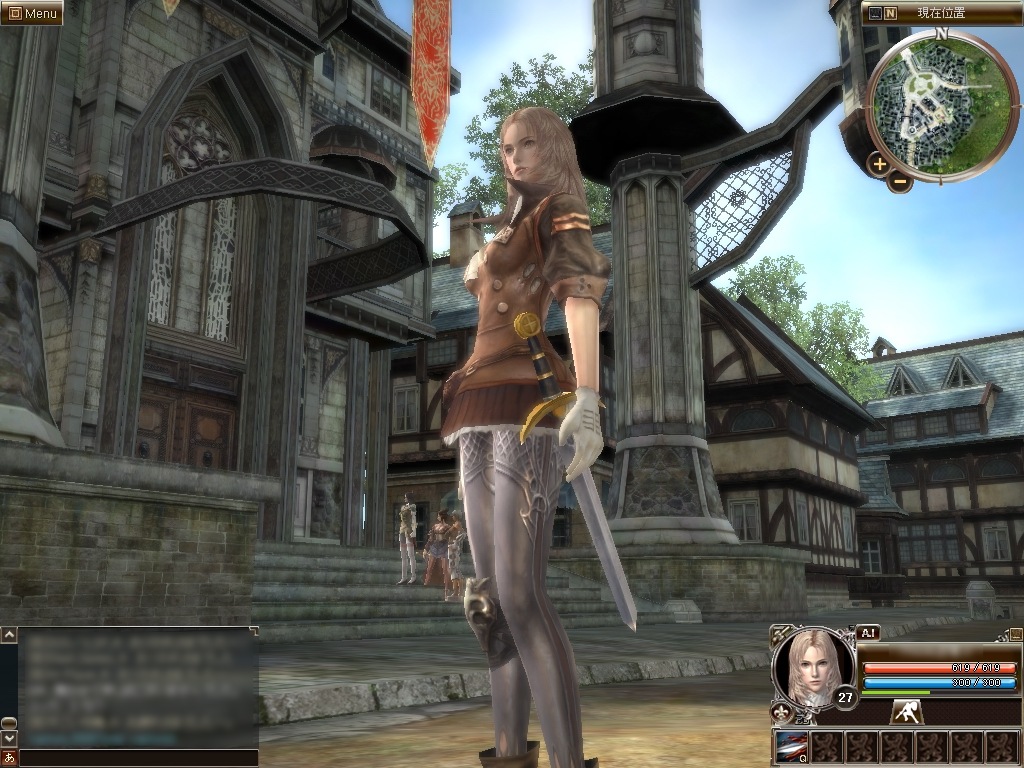Click the fleur-de-lis emblem below the portrait

(x=781, y=712)
